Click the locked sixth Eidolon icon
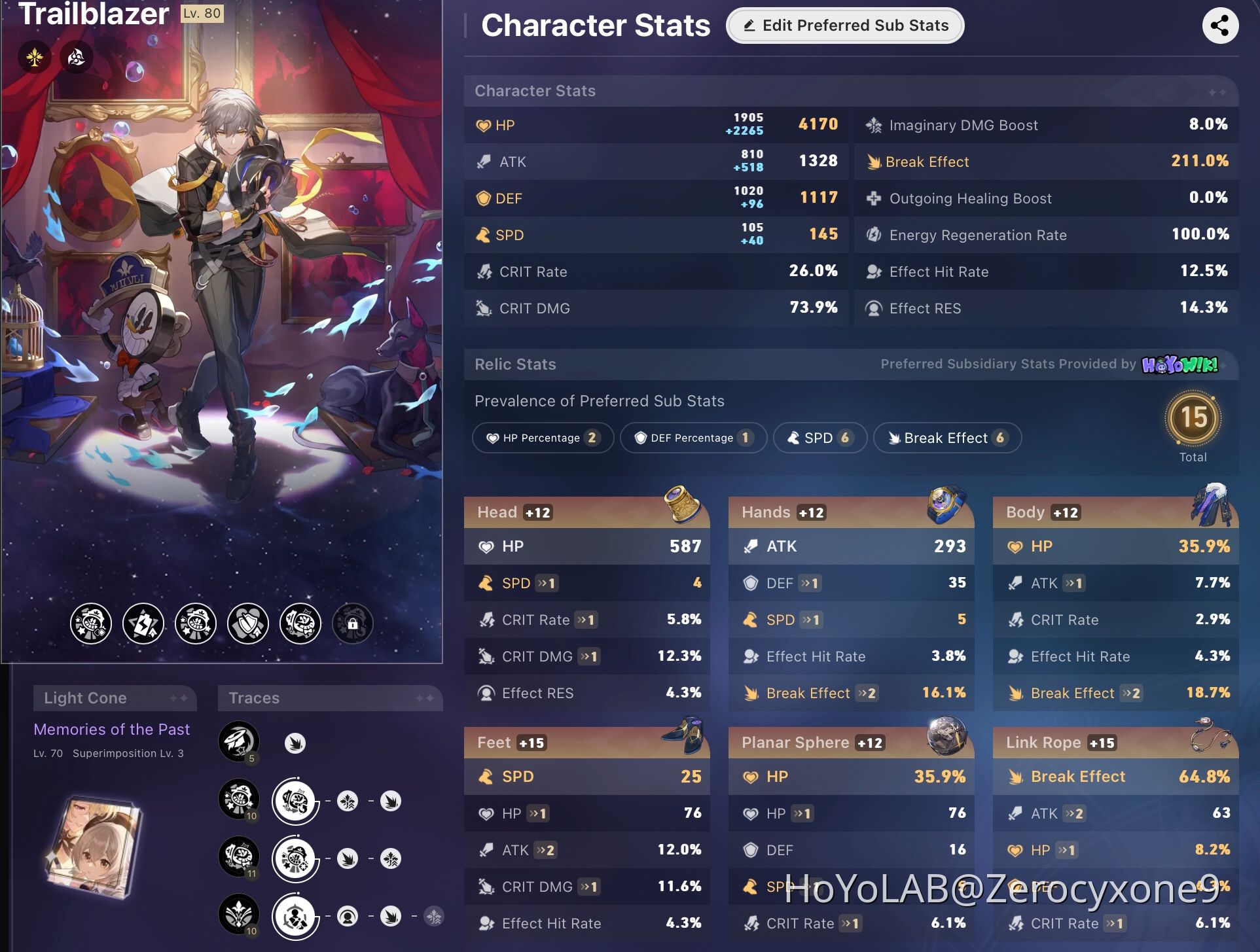The width and height of the screenshot is (1260, 952). [x=352, y=624]
